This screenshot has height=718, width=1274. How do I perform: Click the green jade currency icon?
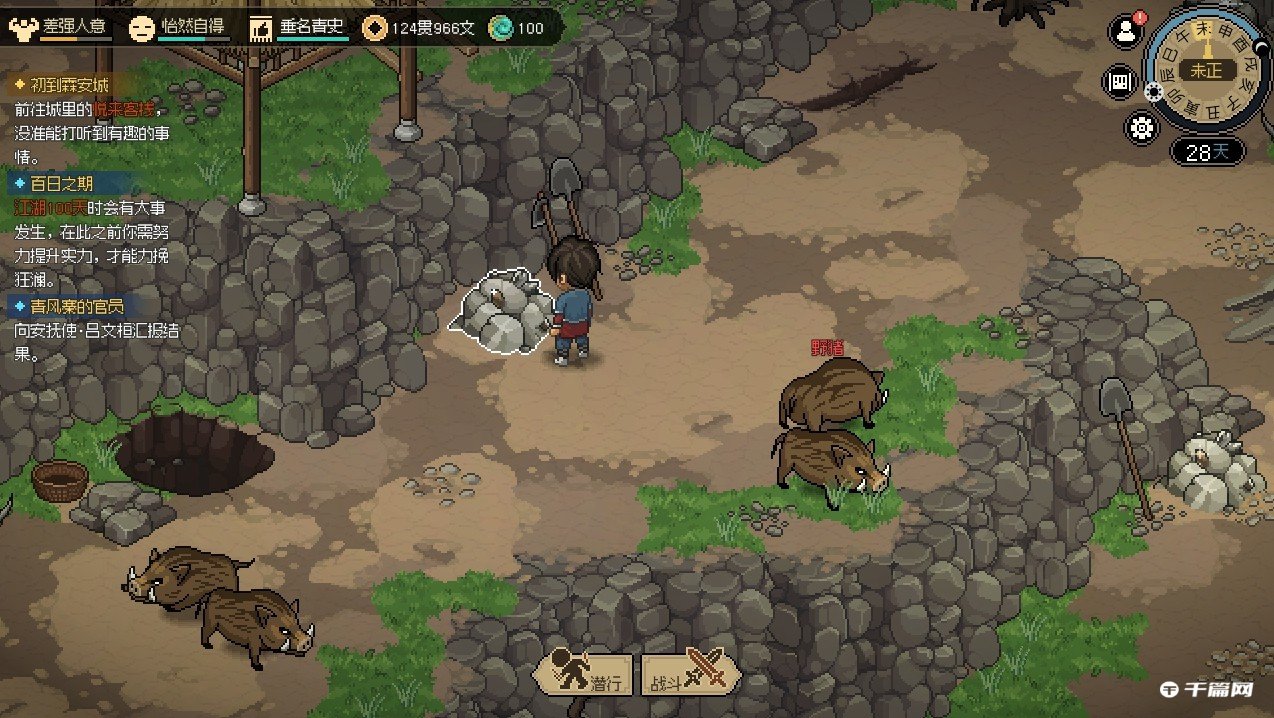coord(499,28)
